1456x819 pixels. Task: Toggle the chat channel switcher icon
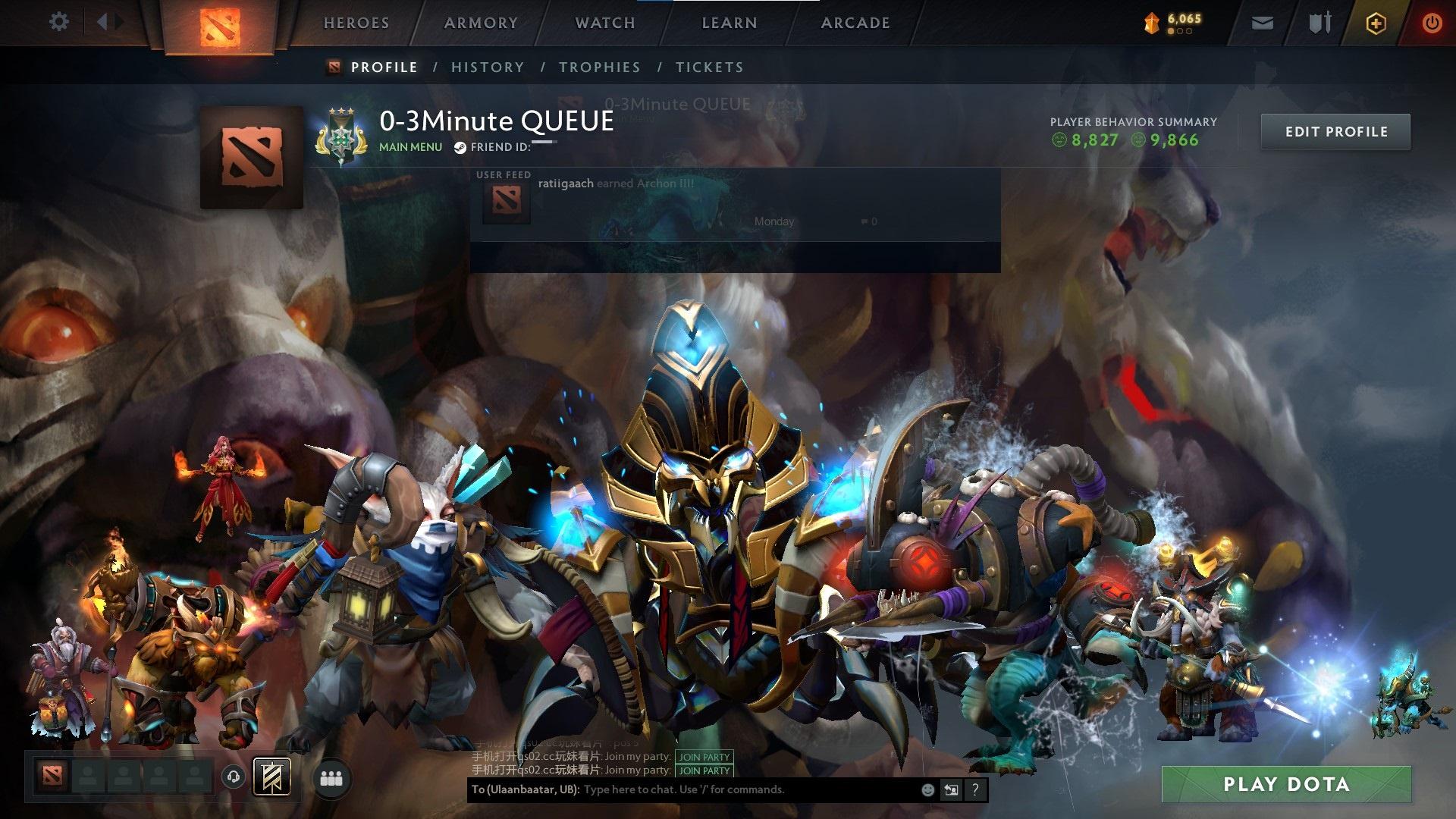point(951,789)
